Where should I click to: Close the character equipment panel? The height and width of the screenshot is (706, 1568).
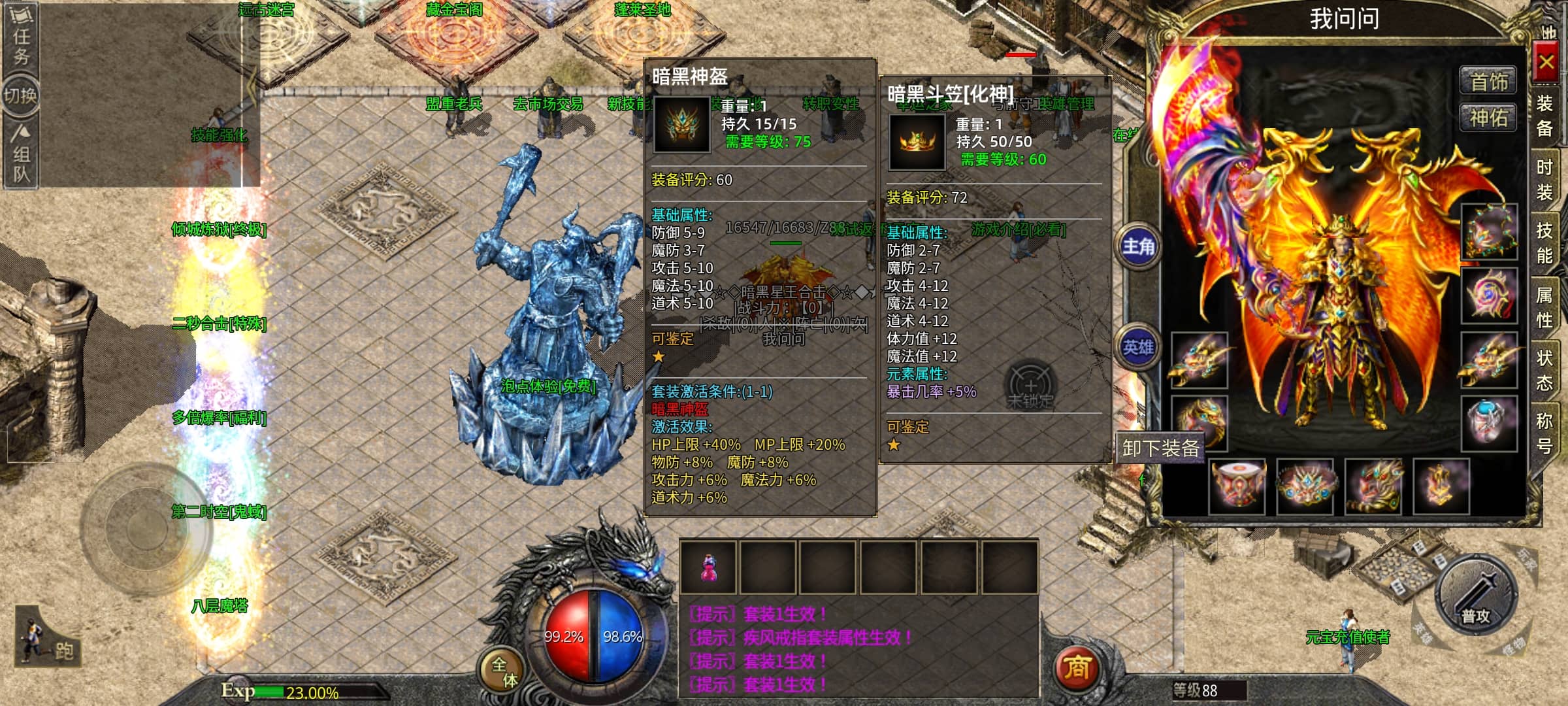[x=1546, y=63]
